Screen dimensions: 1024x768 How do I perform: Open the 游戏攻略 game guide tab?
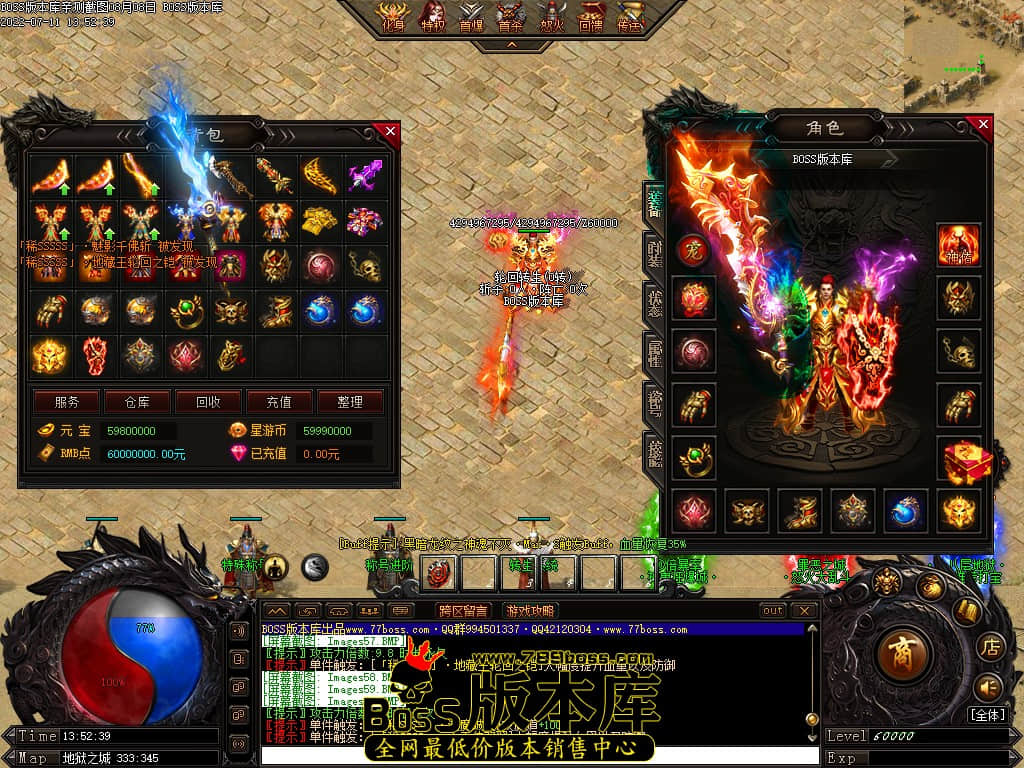point(529,611)
